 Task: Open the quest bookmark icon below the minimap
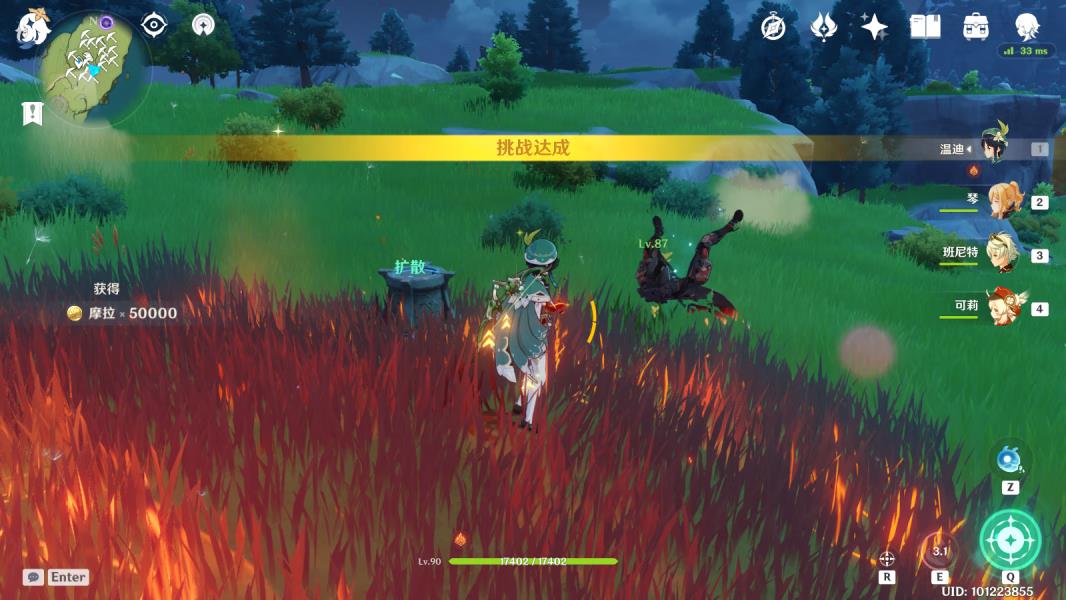tap(32, 114)
